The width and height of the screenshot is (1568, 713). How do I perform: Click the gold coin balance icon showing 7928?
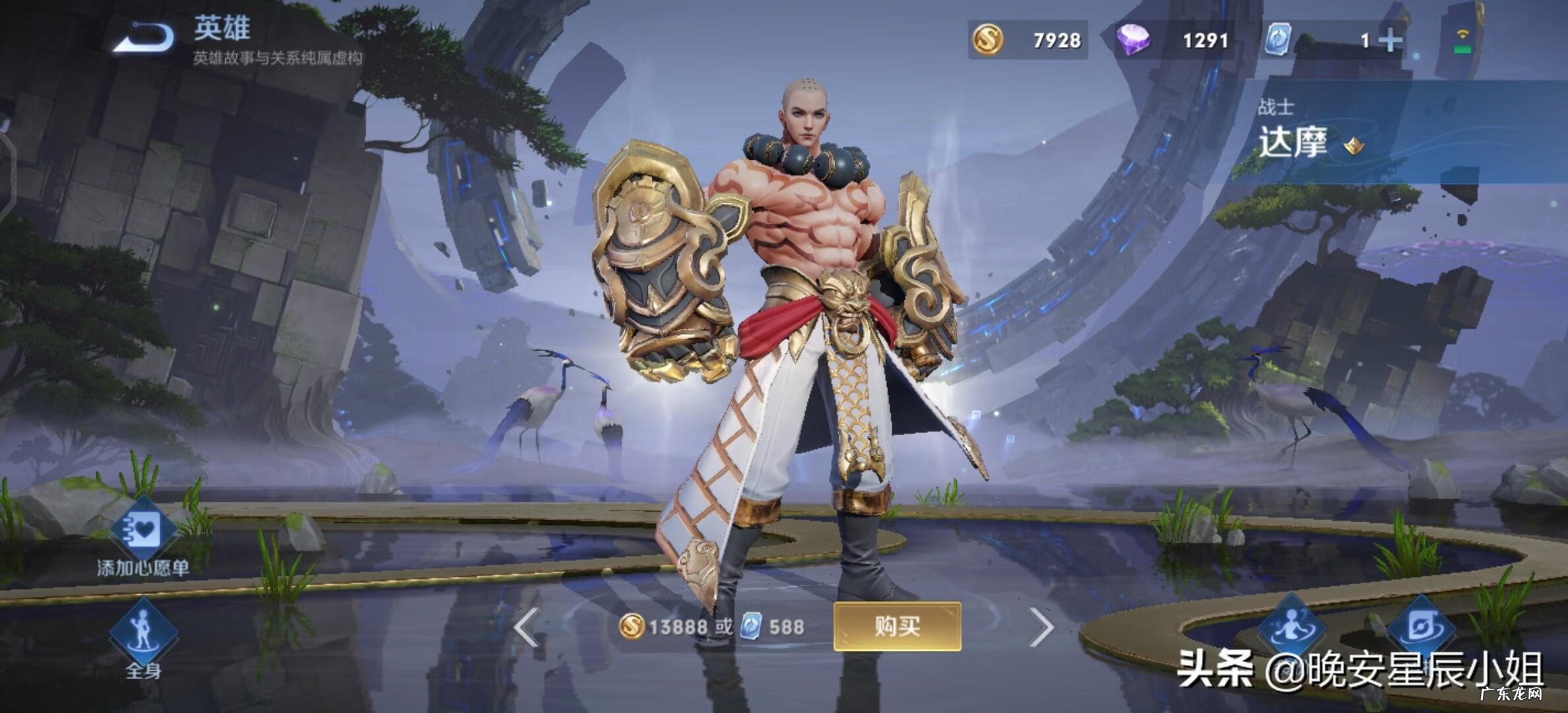[987, 40]
